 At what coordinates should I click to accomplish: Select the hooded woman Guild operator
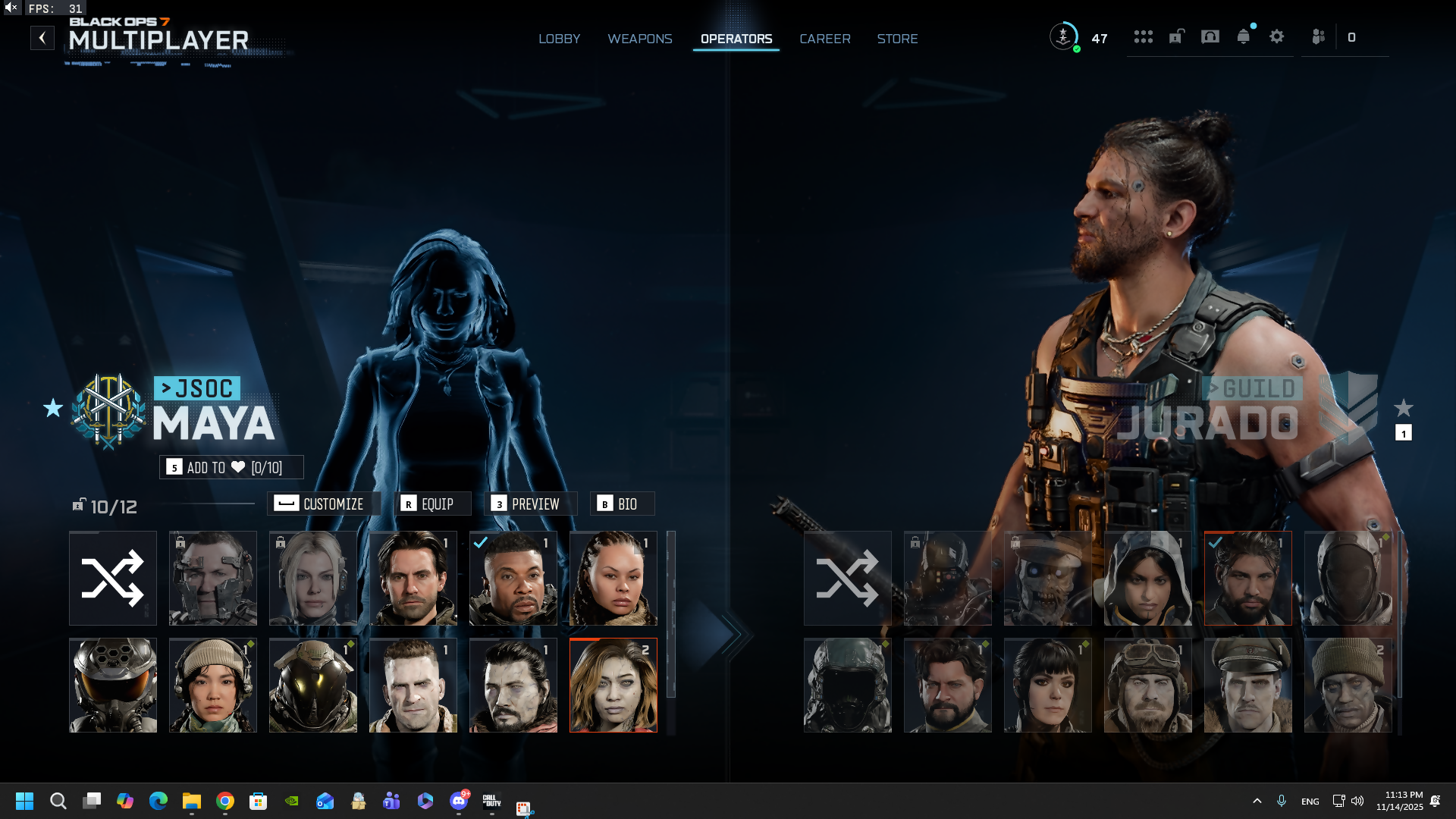pyautogui.click(x=1147, y=578)
